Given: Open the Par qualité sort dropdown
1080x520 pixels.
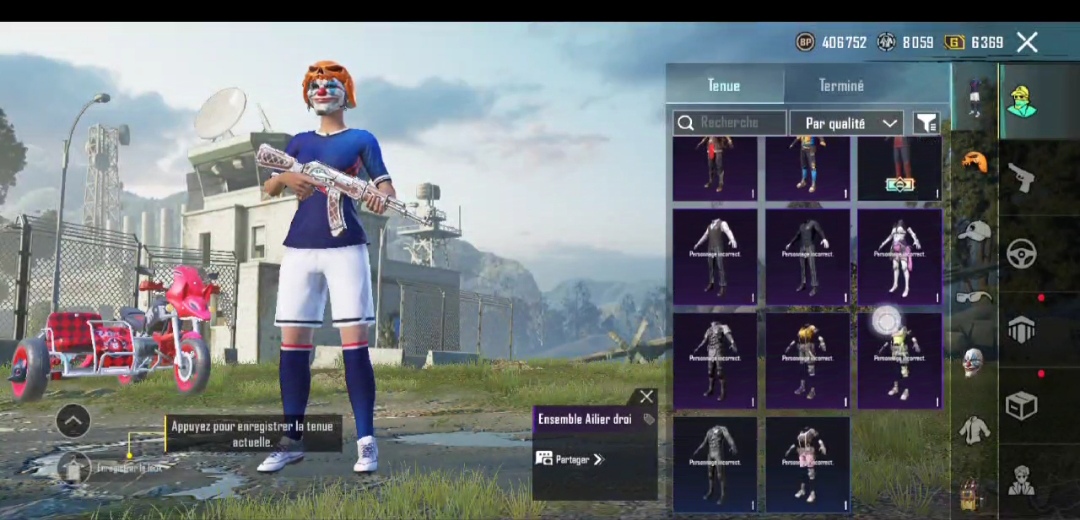Looking at the screenshot, I should (x=846, y=123).
